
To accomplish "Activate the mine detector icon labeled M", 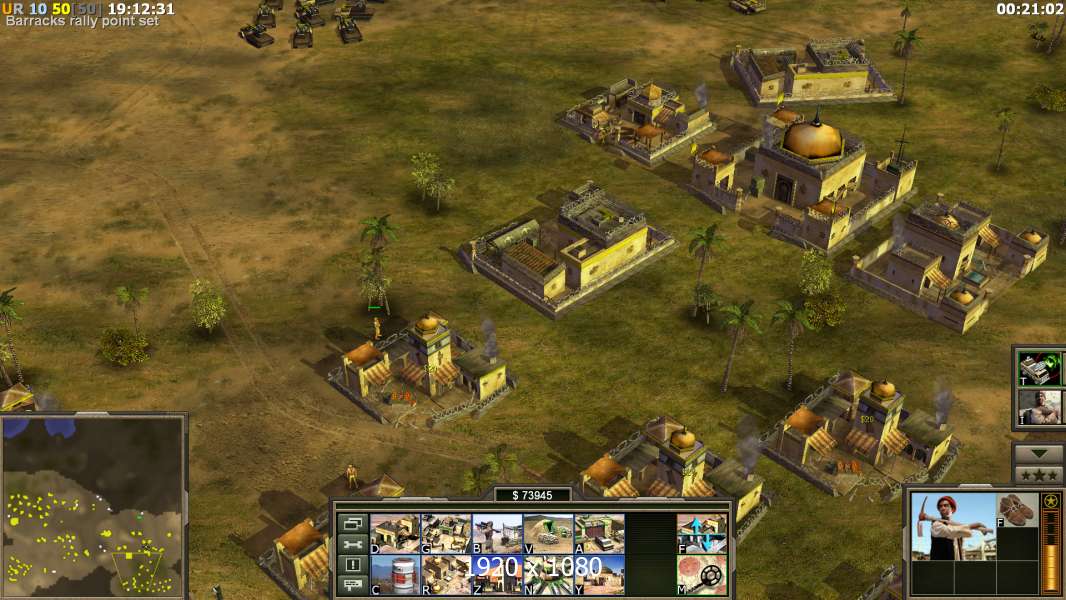I will [702, 574].
